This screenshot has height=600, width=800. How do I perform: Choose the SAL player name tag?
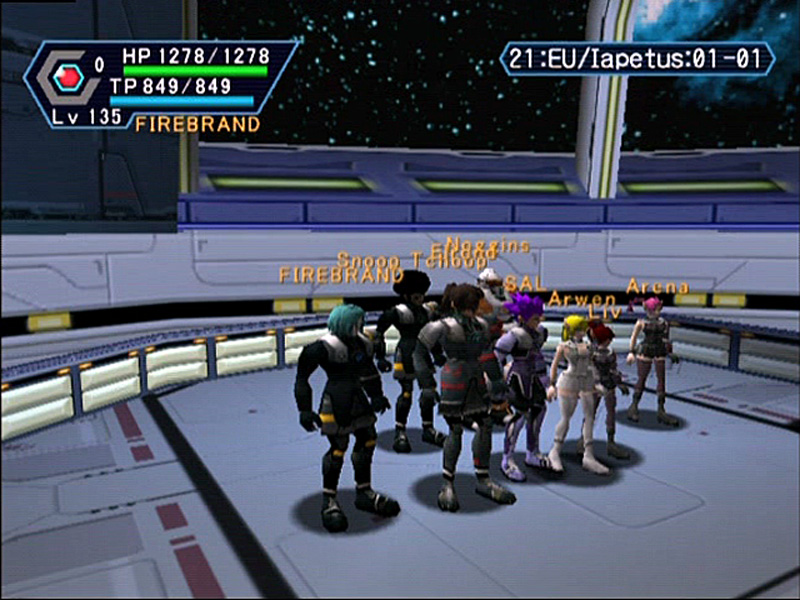click(525, 284)
